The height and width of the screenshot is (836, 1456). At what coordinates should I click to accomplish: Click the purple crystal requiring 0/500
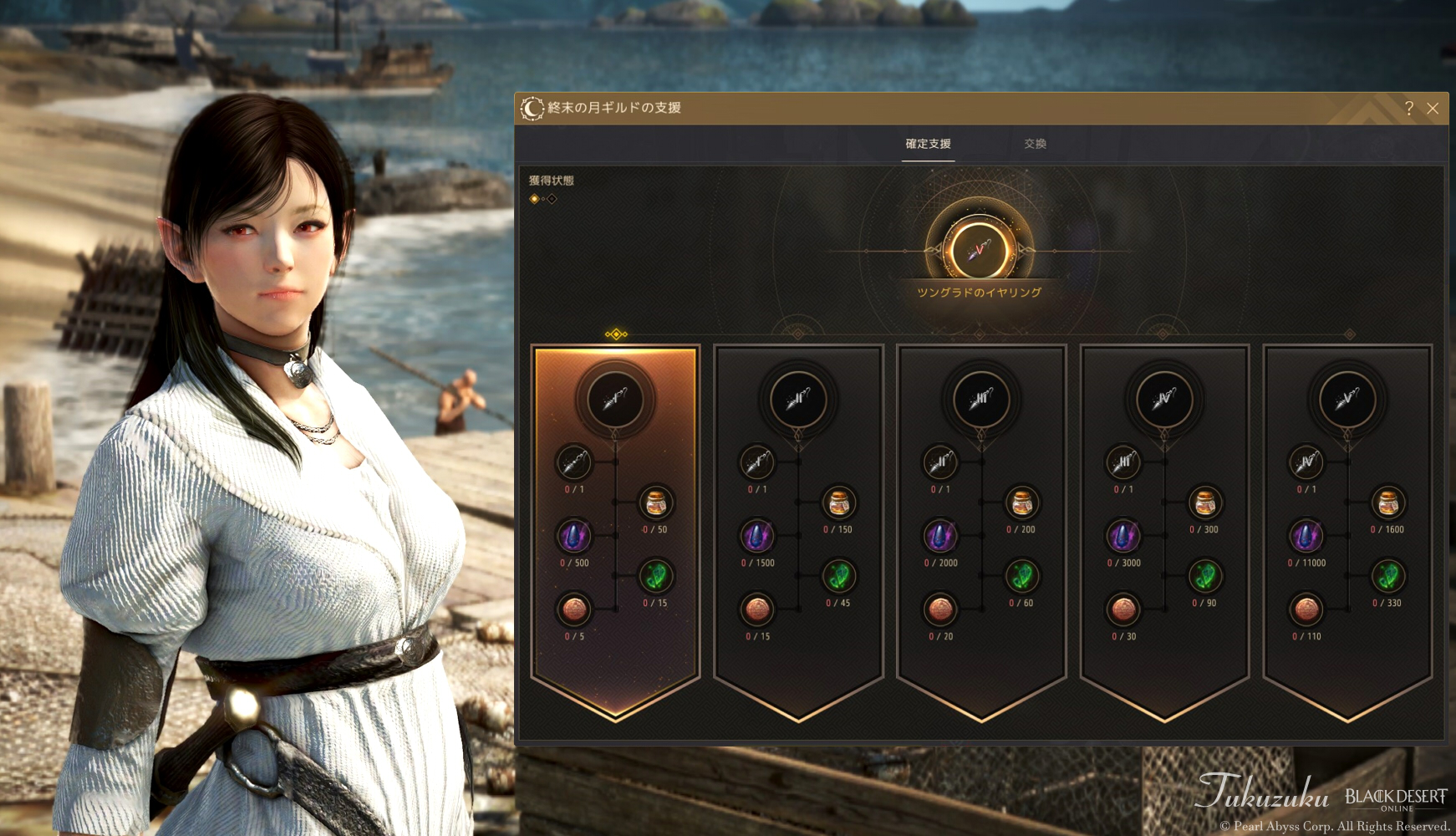[x=574, y=537]
